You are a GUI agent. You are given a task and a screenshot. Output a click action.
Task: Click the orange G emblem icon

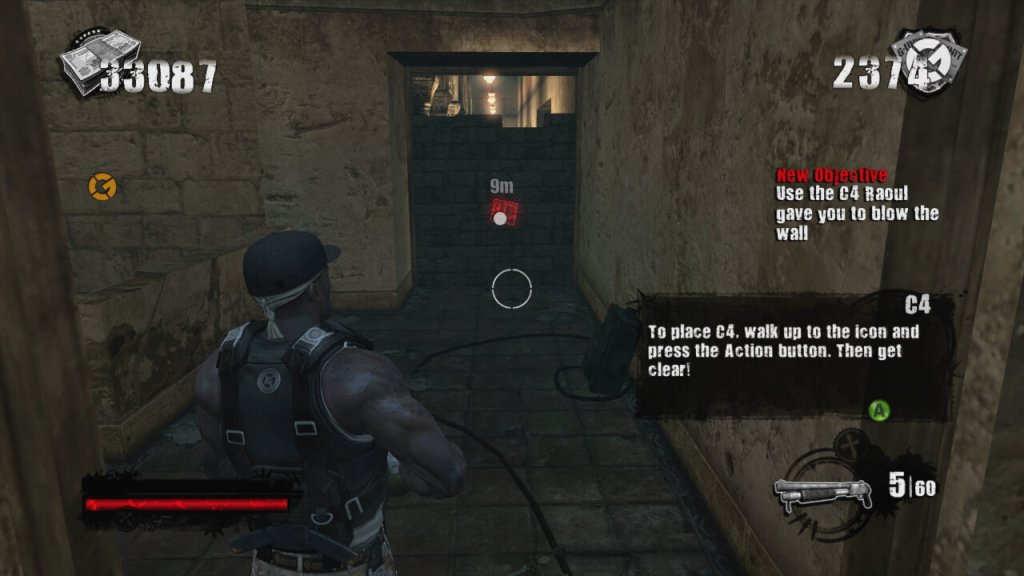point(100,185)
